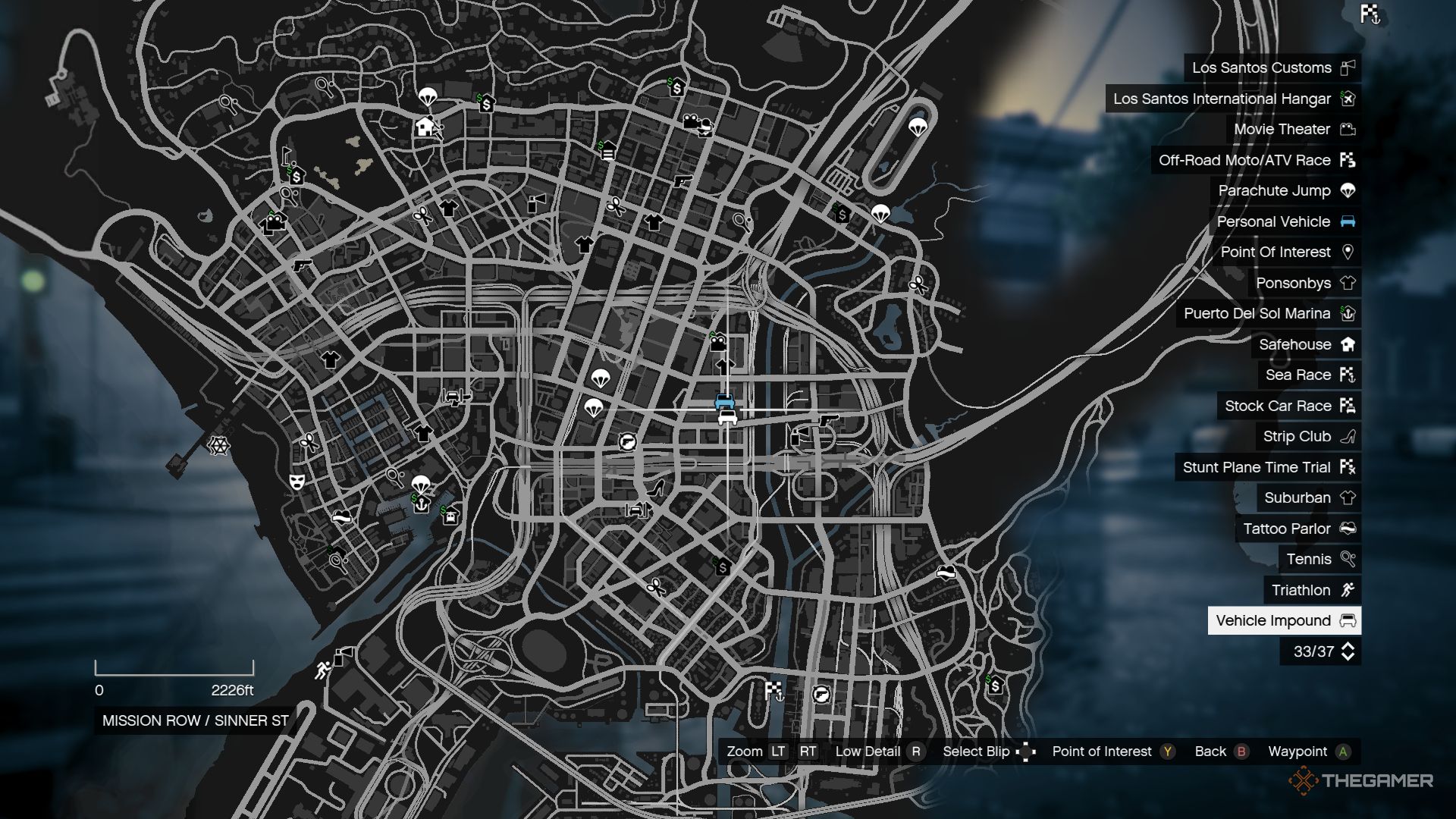Click the white Safehouse house blip

tap(425, 125)
